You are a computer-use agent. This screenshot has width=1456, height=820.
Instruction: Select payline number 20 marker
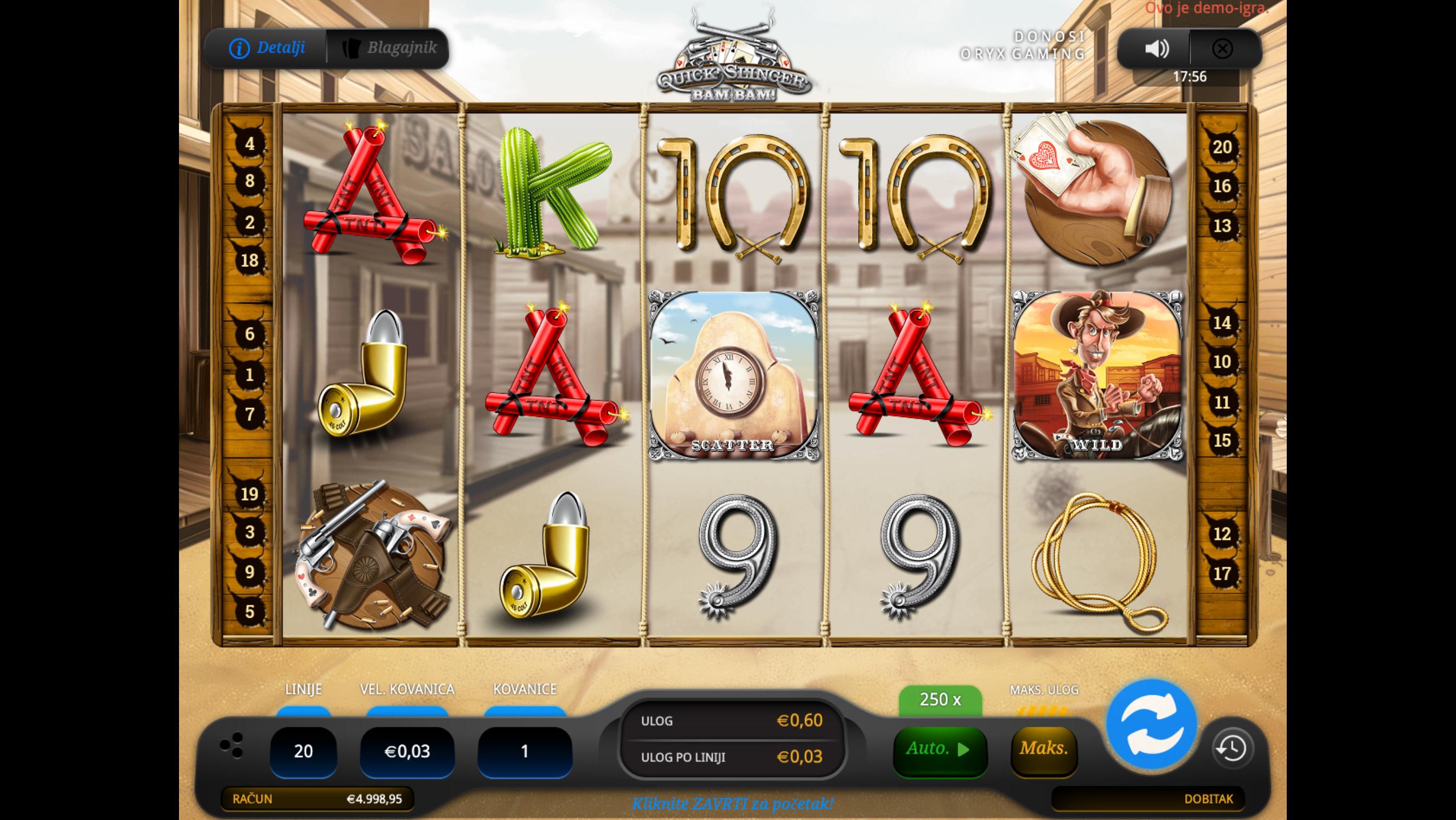(x=1222, y=148)
